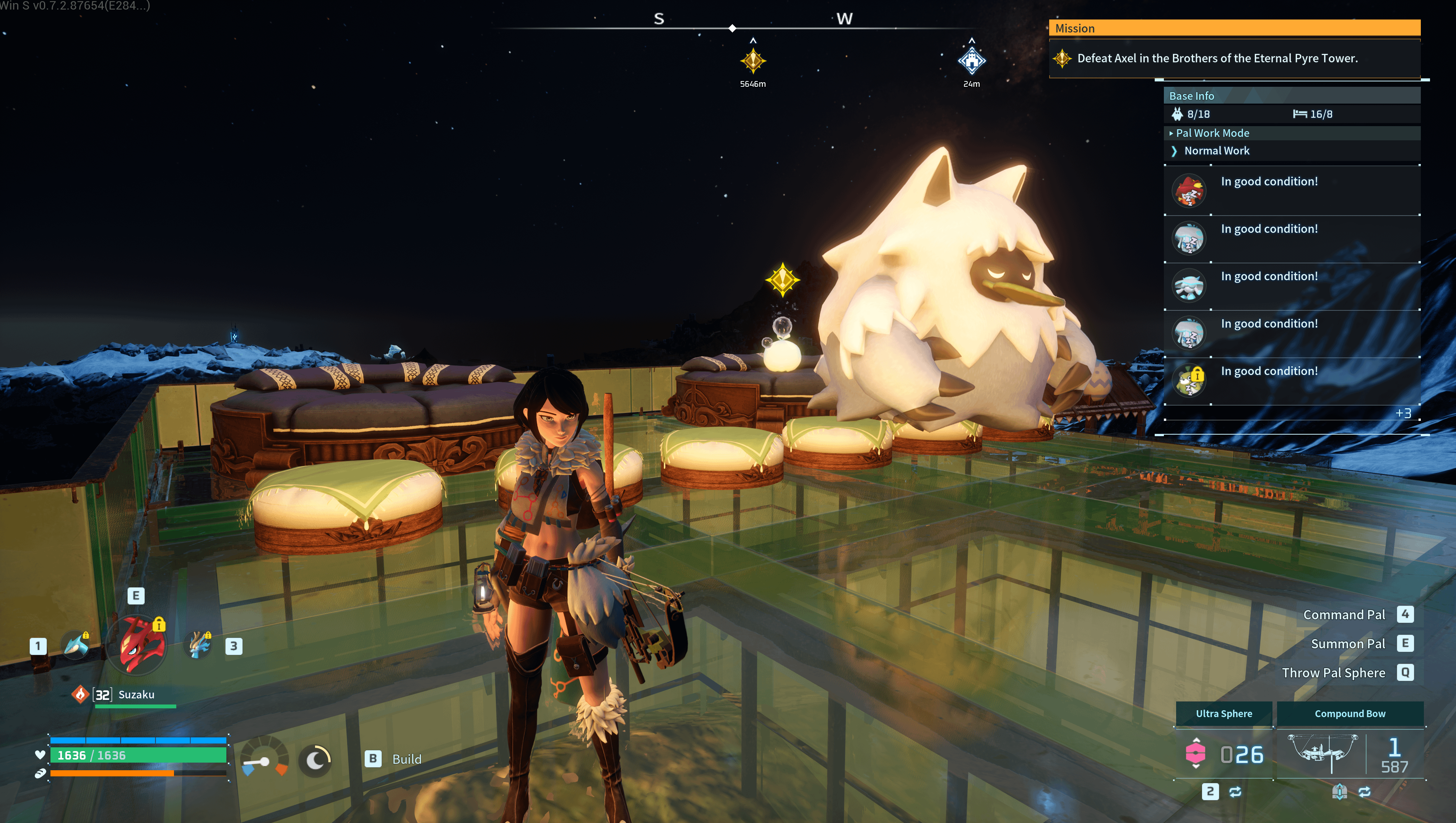Viewport: 1456px width, 823px height.
Task: Click the crescent moon time-of-day indicator
Action: (316, 760)
